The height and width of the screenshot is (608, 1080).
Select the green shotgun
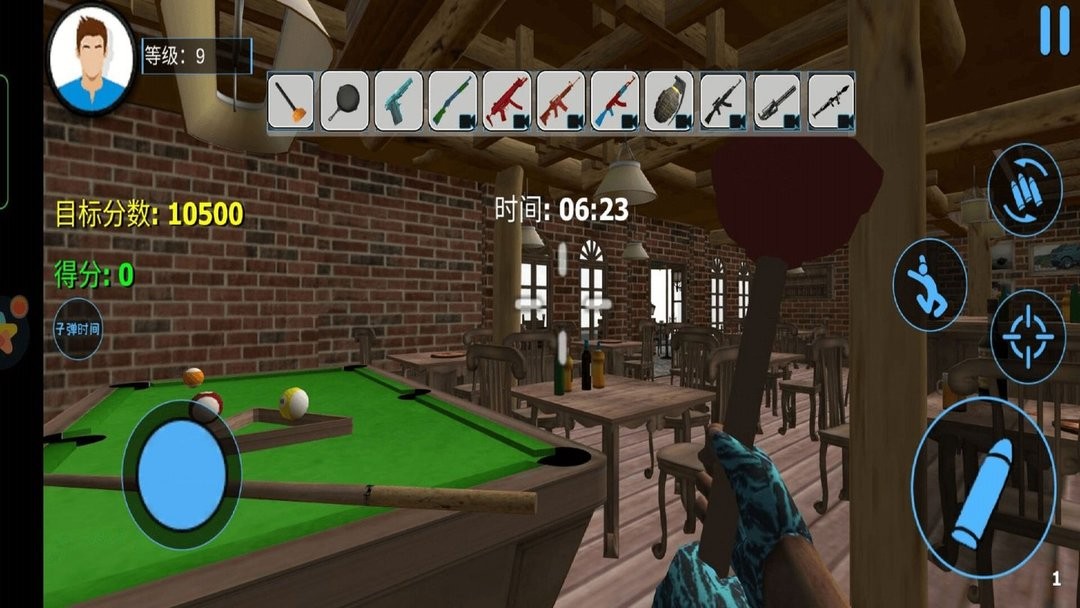coord(453,101)
